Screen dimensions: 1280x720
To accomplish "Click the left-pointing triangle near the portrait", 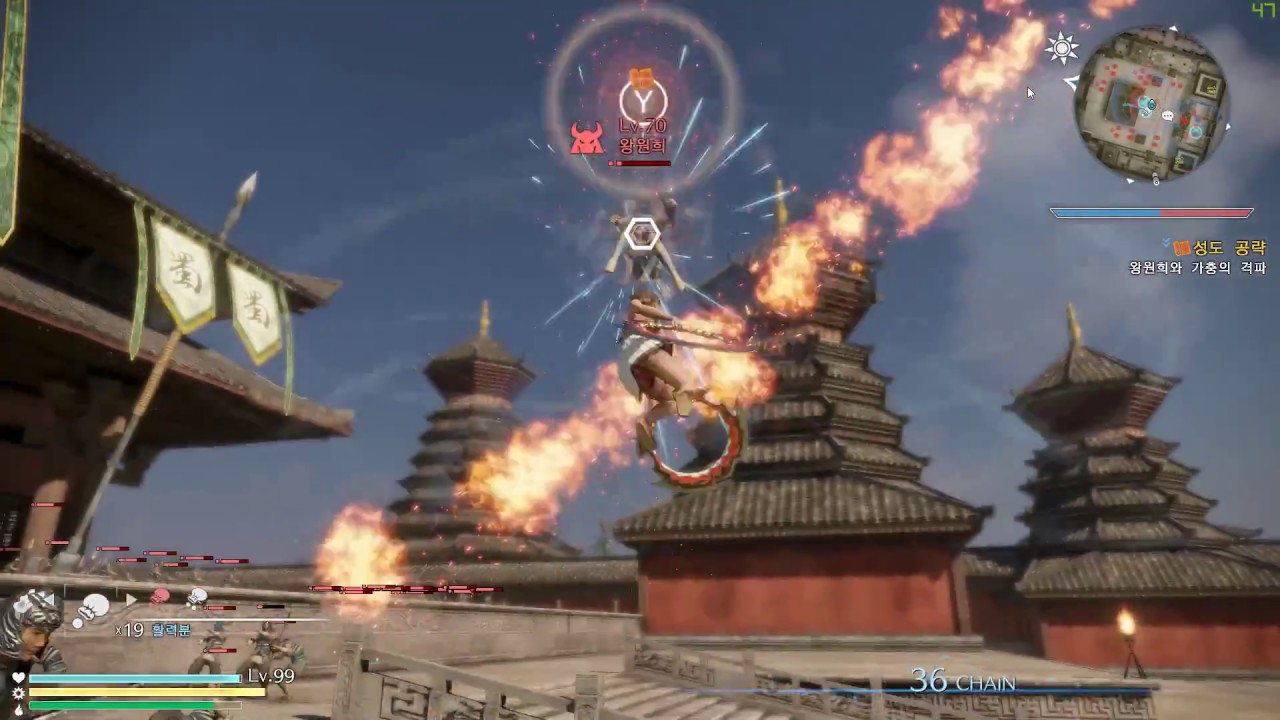I will coord(48,598).
